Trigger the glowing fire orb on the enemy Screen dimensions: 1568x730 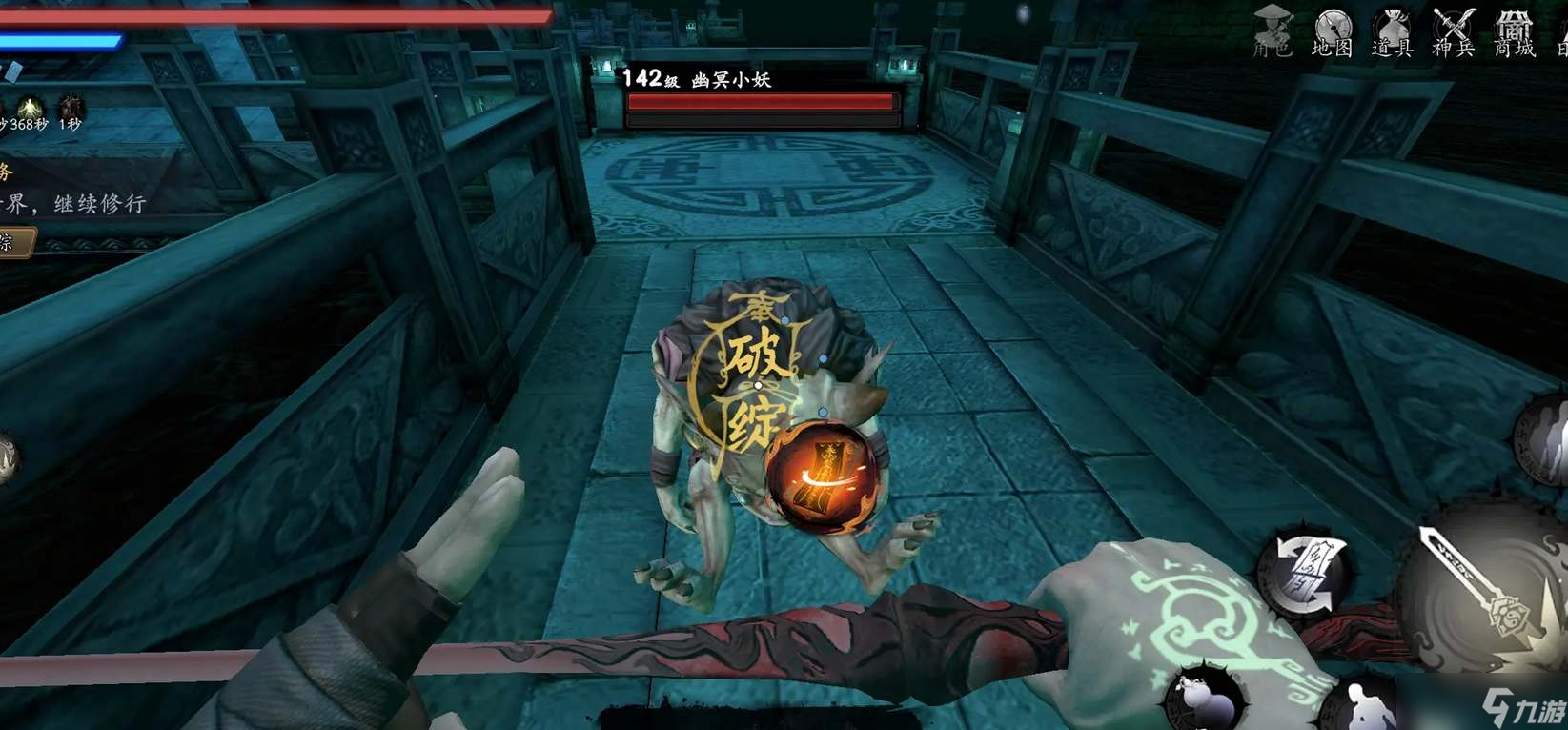coord(821,478)
